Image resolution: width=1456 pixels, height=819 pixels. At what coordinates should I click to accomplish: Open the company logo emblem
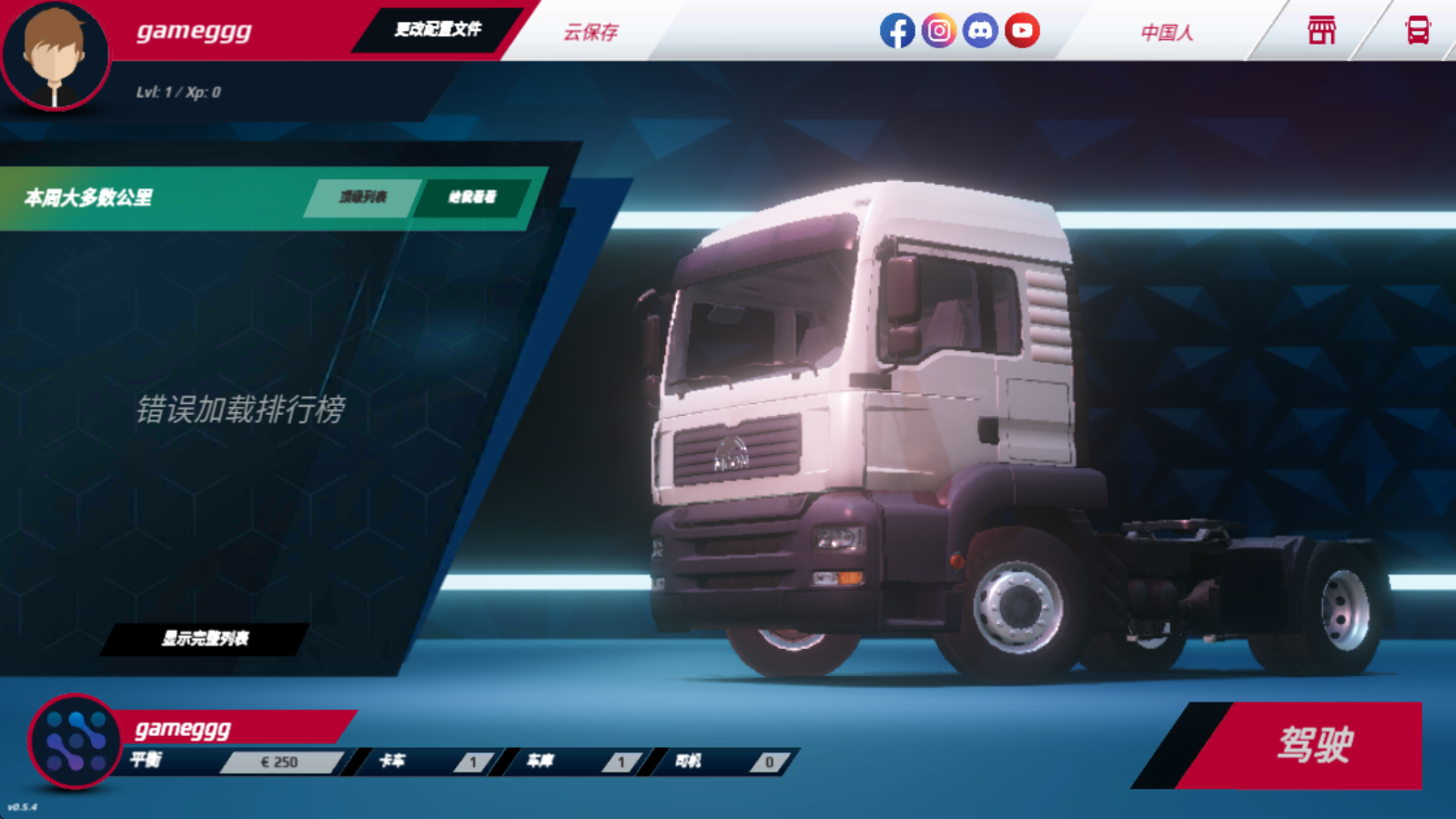[75, 742]
